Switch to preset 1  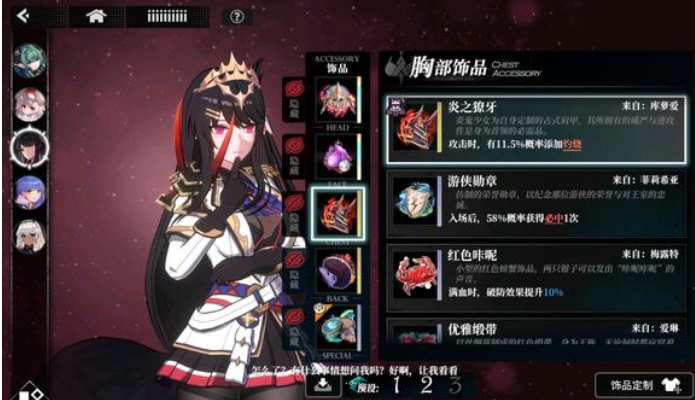(x=398, y=385)
